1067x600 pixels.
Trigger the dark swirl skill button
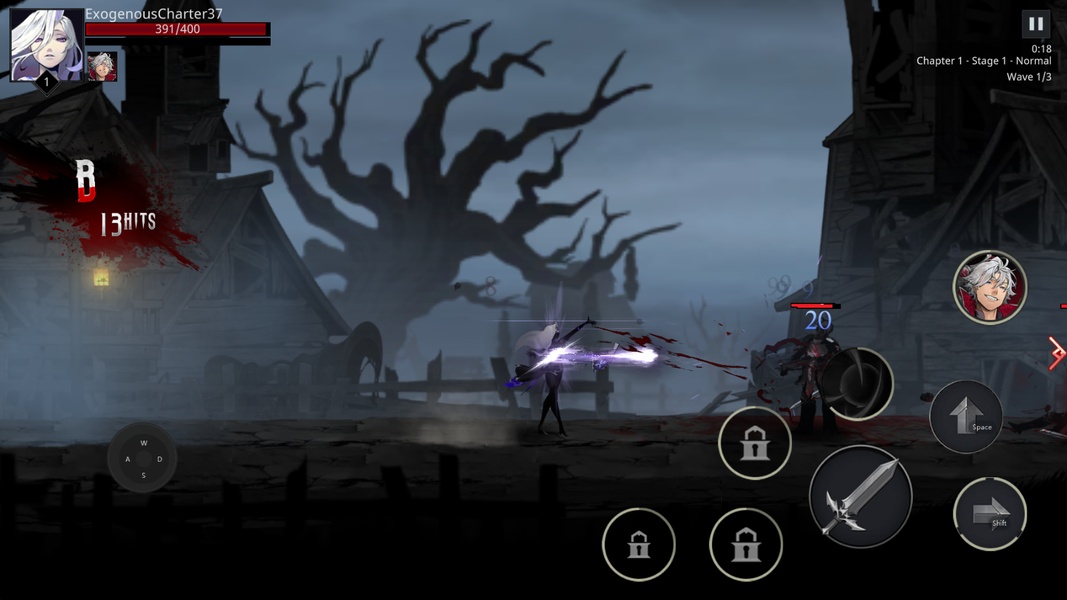[x=857, y=383]
